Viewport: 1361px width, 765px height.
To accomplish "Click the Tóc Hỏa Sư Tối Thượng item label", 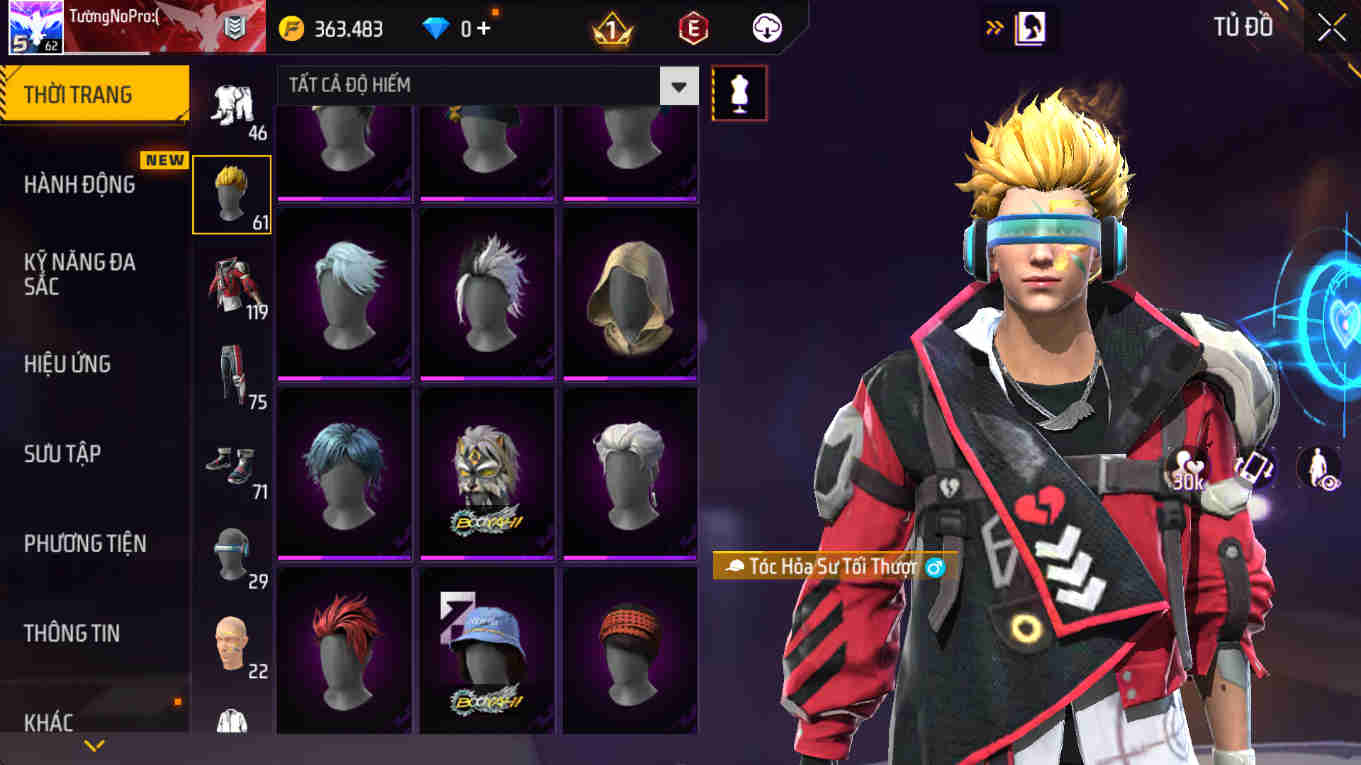I will point(829,564).
